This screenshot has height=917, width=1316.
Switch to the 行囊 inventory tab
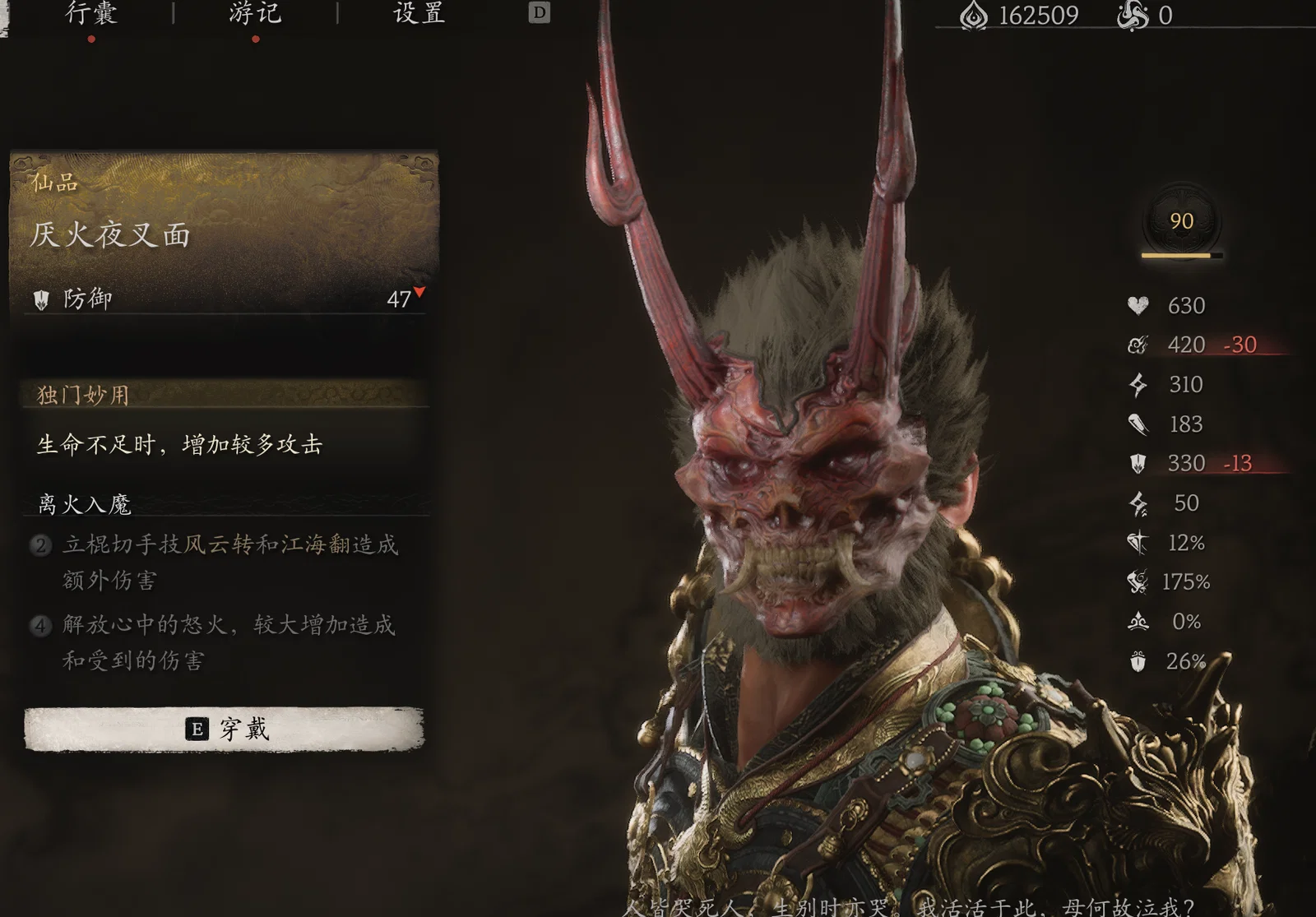click(91, 13)
